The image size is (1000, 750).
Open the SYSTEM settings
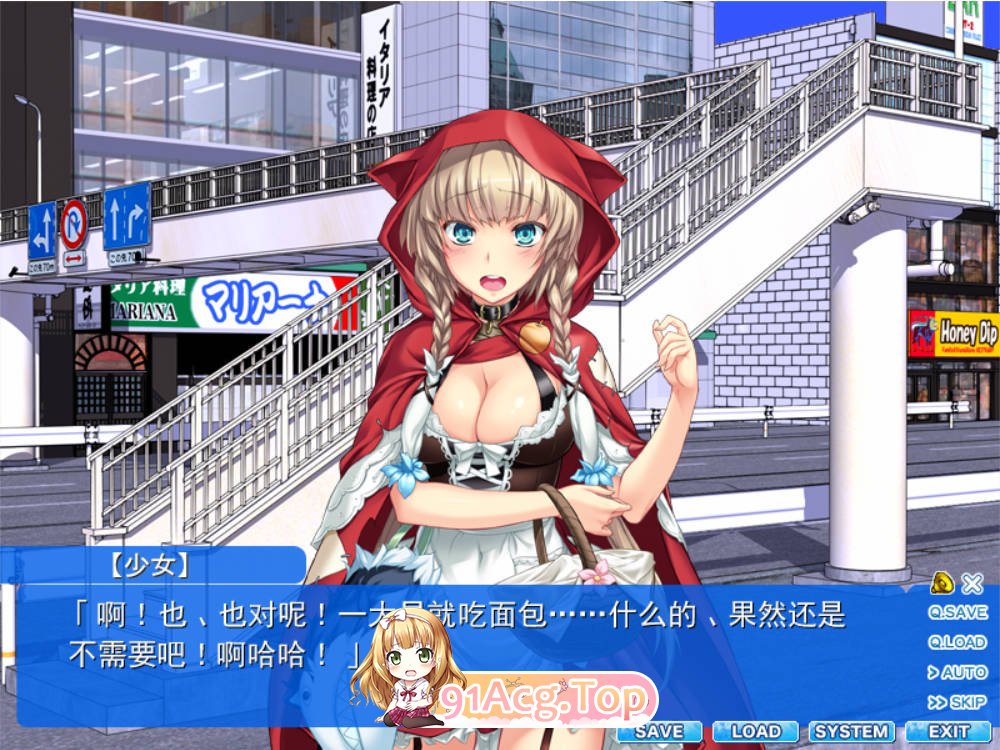[x=851, y=732]
